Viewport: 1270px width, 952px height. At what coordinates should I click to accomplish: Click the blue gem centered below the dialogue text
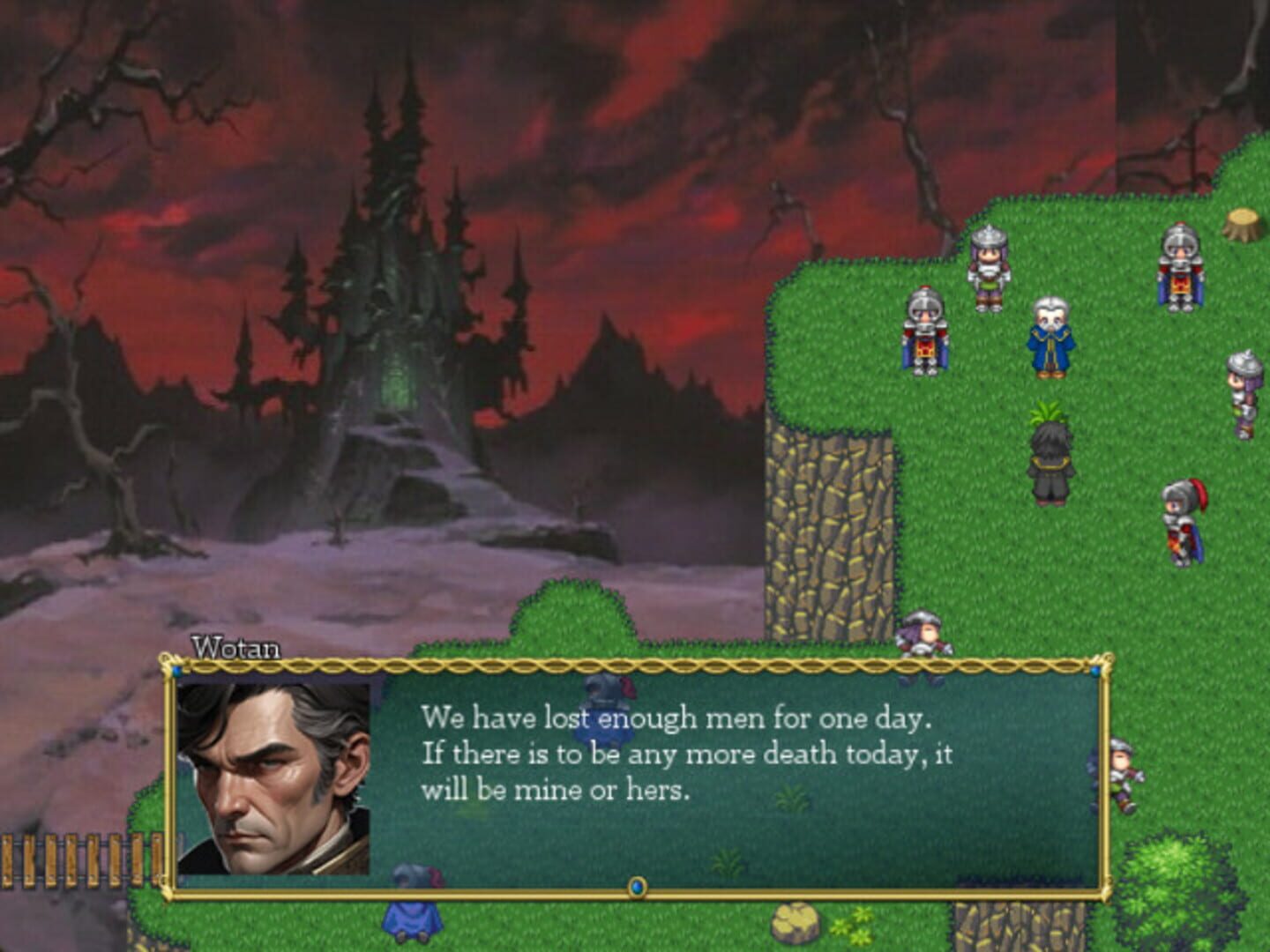tap(638, 889)
